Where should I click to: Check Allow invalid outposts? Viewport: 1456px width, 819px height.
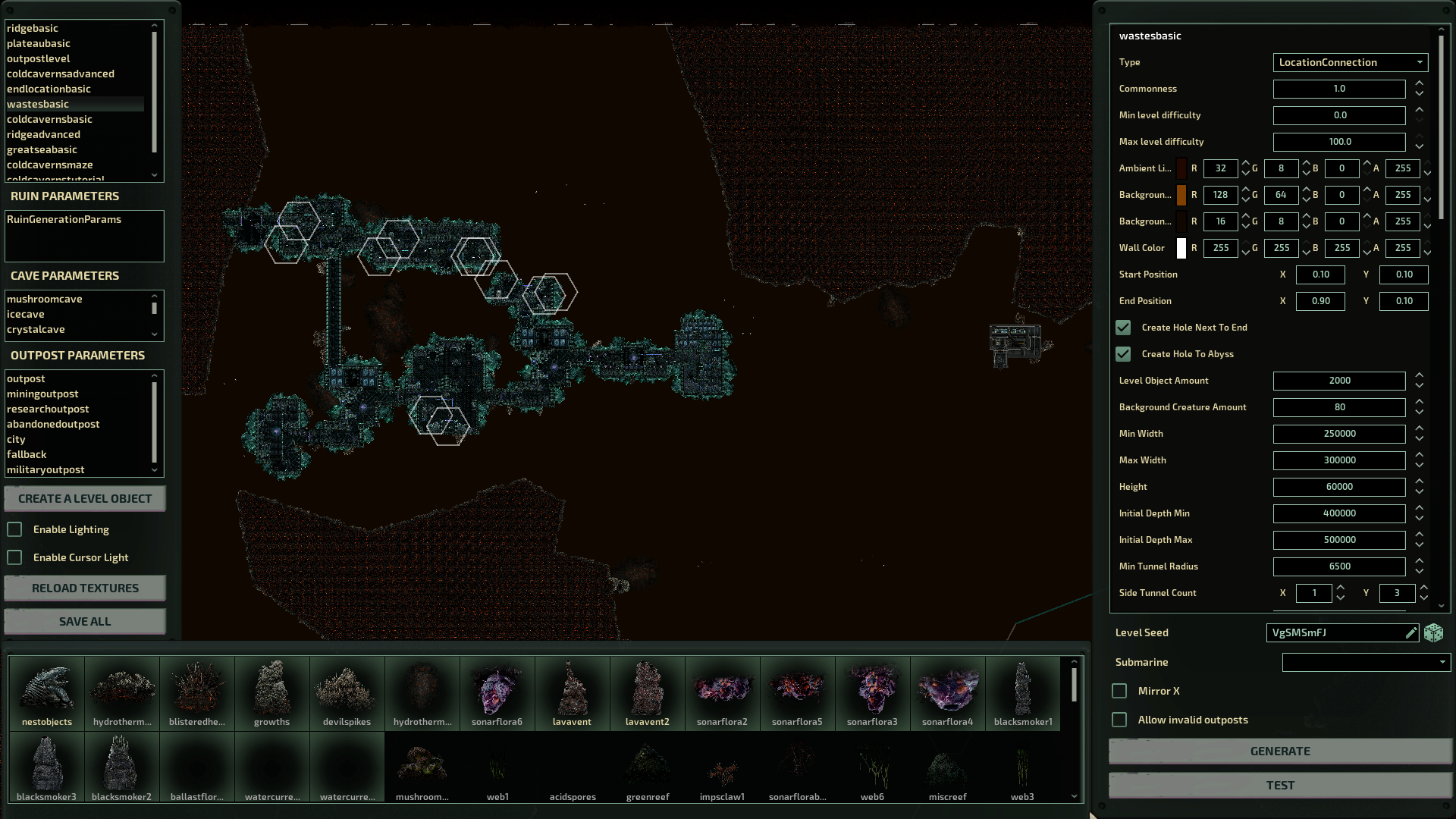pos(1119,720)
